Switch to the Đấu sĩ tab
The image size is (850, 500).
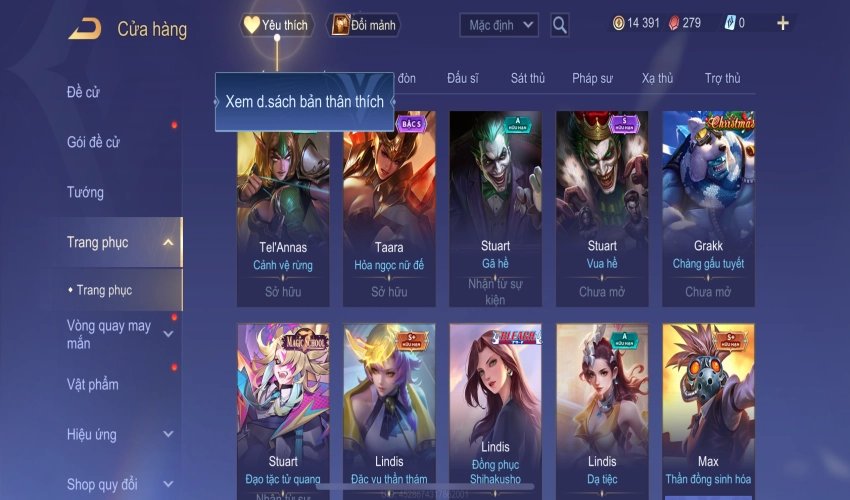tap(463, 78)
